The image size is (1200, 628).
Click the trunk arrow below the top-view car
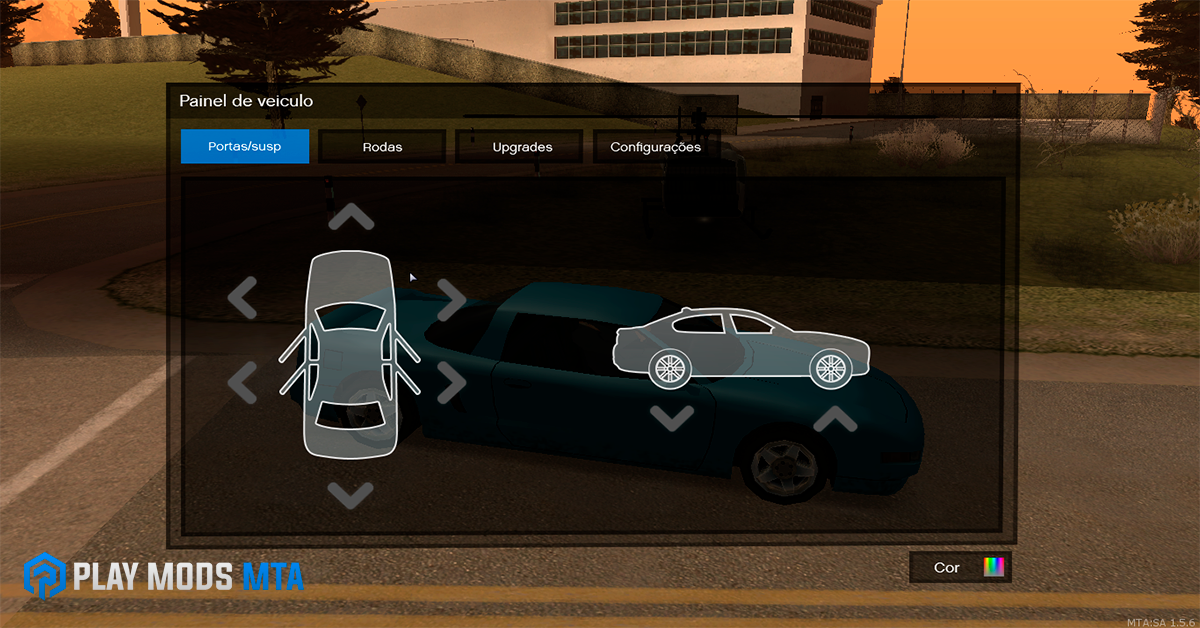click(x=351, y=493)
